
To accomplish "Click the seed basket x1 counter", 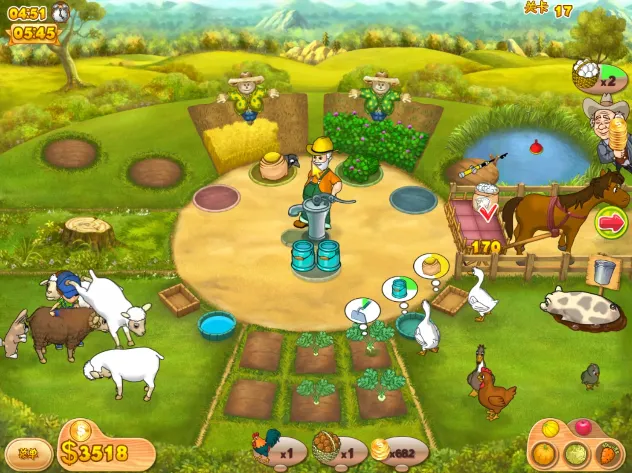I will tap(336, 451).
